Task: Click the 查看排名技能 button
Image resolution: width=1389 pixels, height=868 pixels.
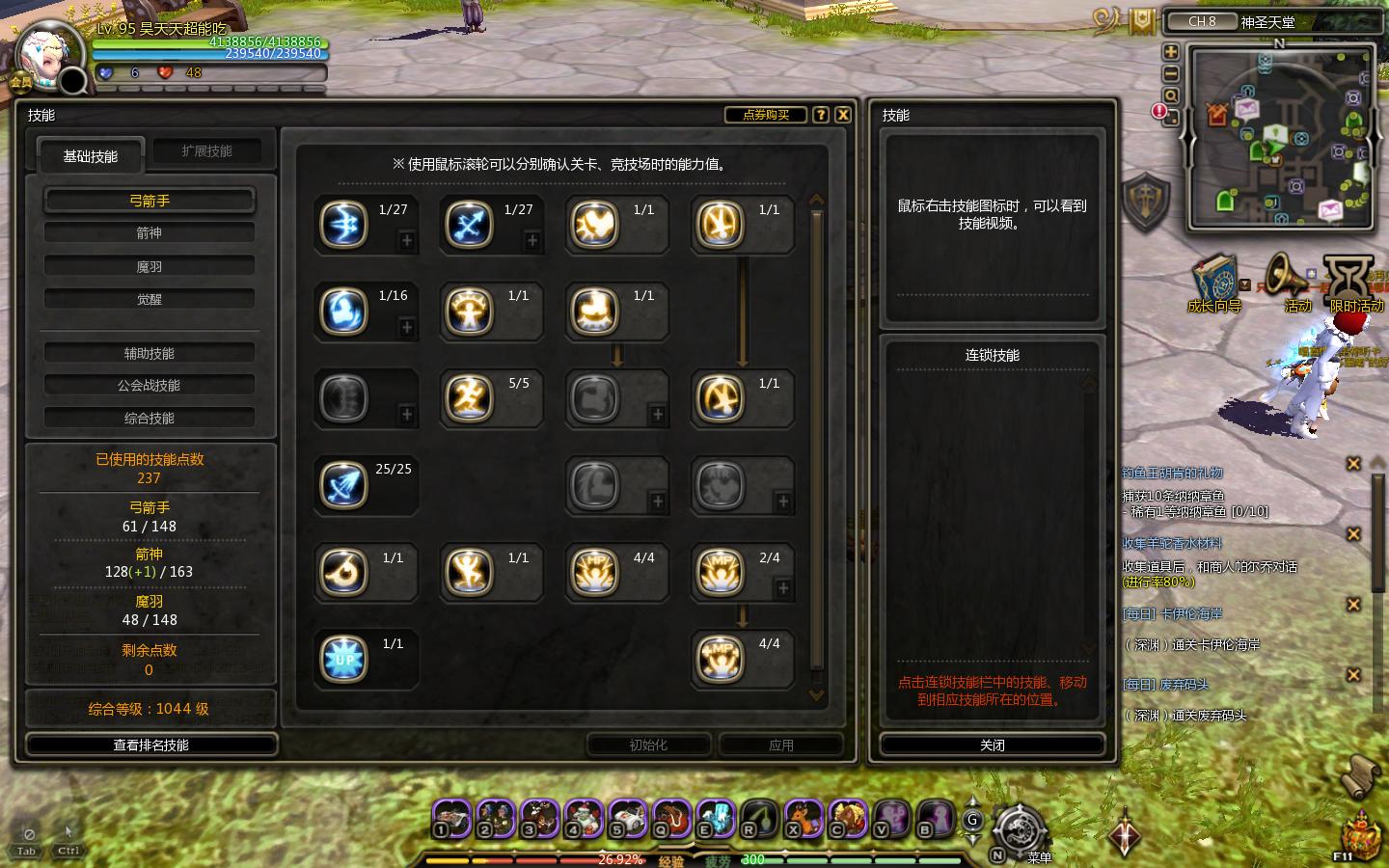Action: point(151,745)
